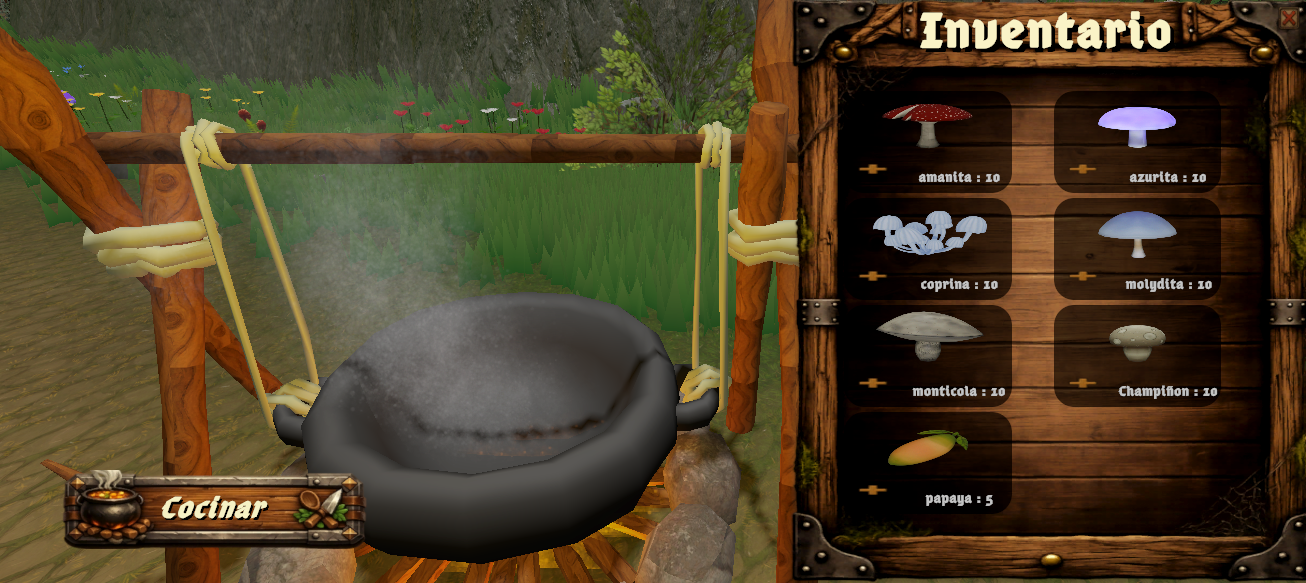This screenshot has height=583, width=1306.
Task: Click the orange button in the azurita slot
Action: (1082, 169)
